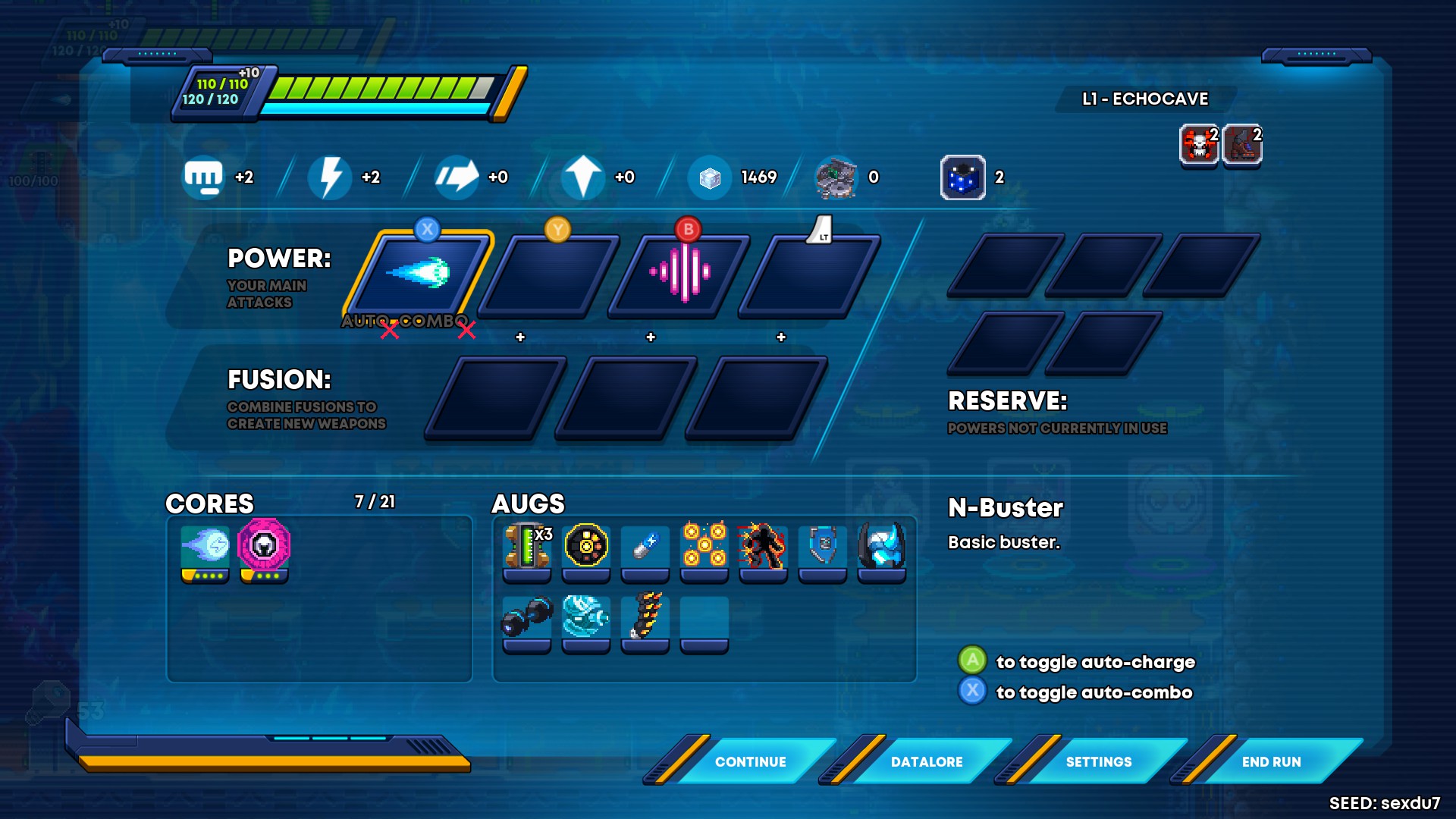Select the pink soundwave power slot
This screenshot has width=1456, height=819.
(680, 274)
